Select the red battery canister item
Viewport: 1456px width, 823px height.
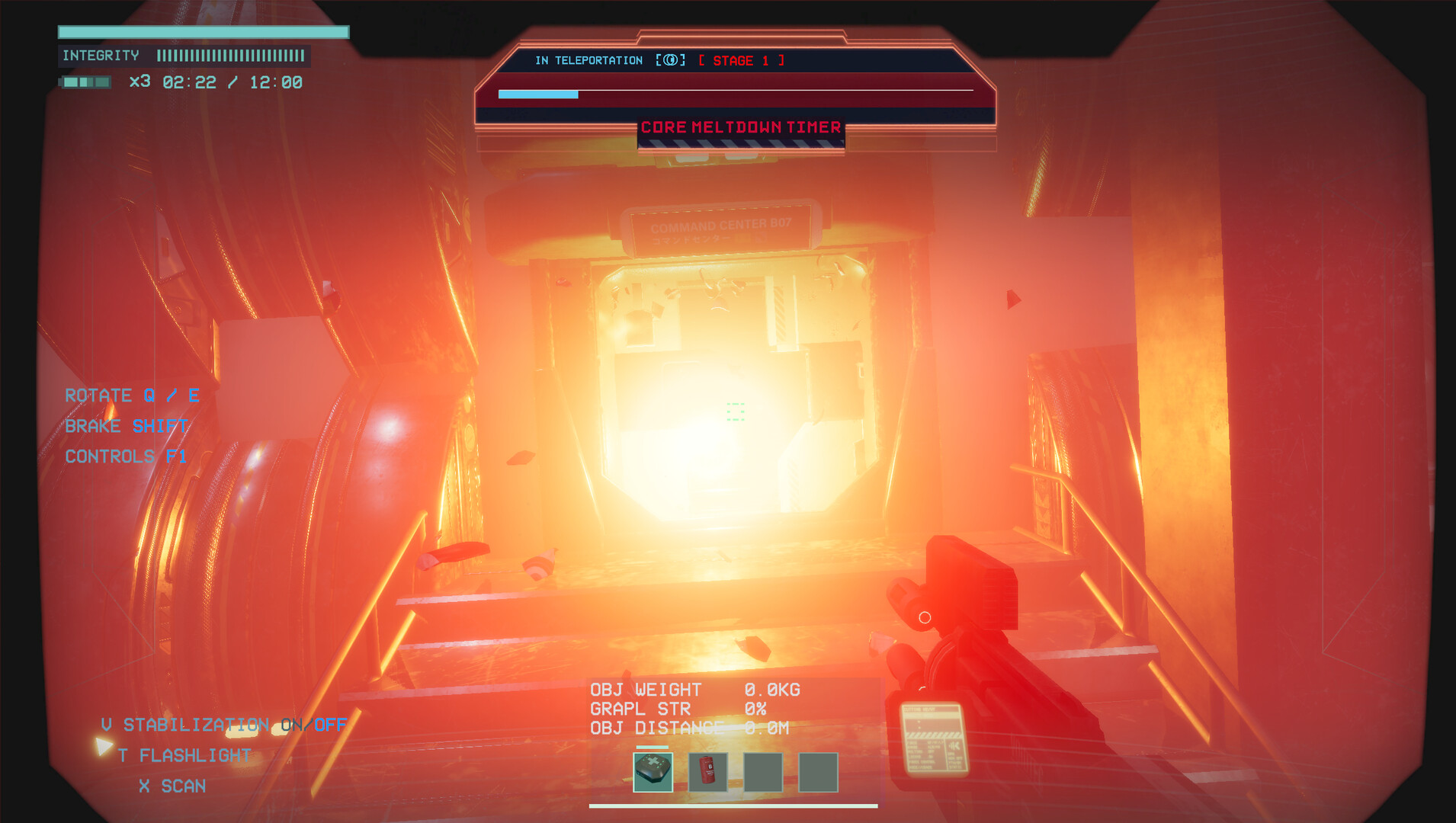click(x=707, y=772)
